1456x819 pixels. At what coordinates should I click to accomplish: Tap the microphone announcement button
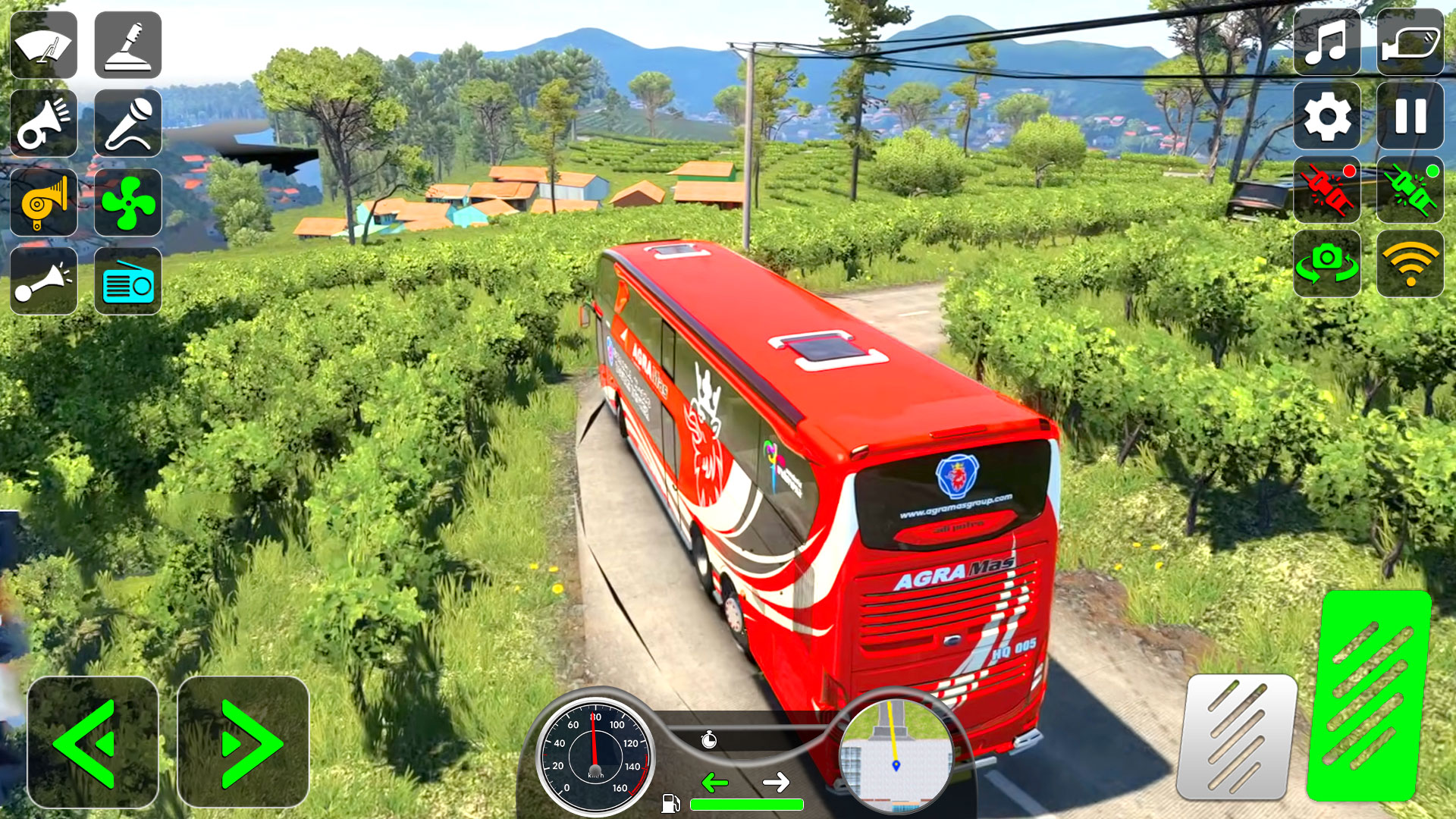127,123
